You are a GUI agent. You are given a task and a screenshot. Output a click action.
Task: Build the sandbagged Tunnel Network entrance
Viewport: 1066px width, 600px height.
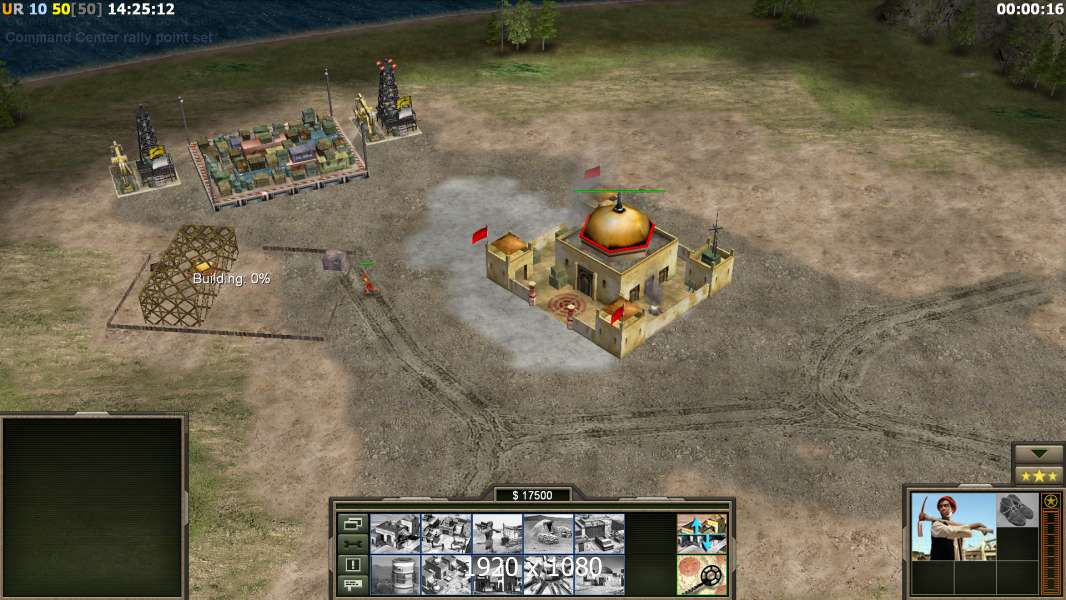point(548,533)
